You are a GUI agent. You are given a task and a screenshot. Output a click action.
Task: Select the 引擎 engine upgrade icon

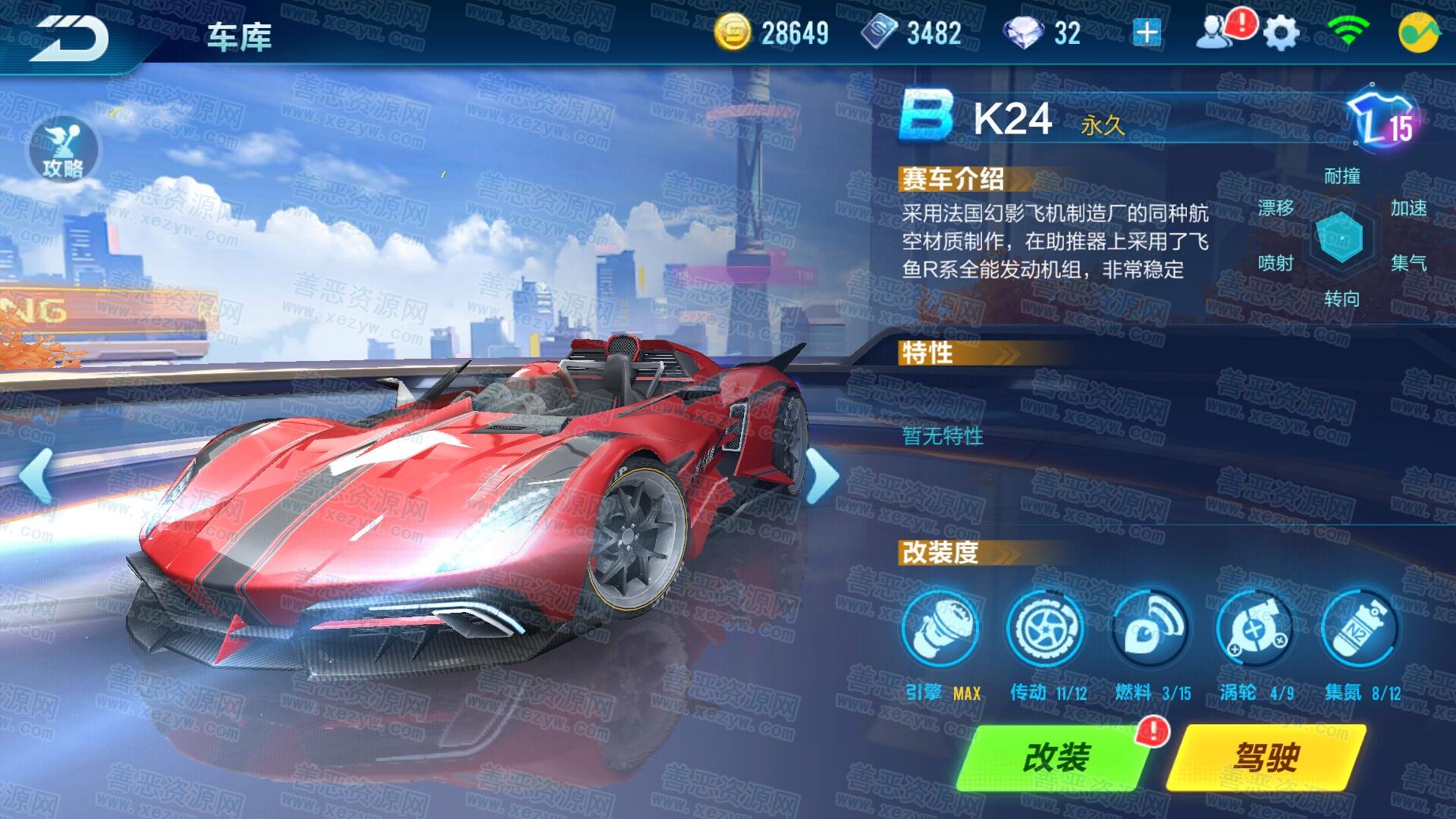pyautogui.click(x=940, y=629)
